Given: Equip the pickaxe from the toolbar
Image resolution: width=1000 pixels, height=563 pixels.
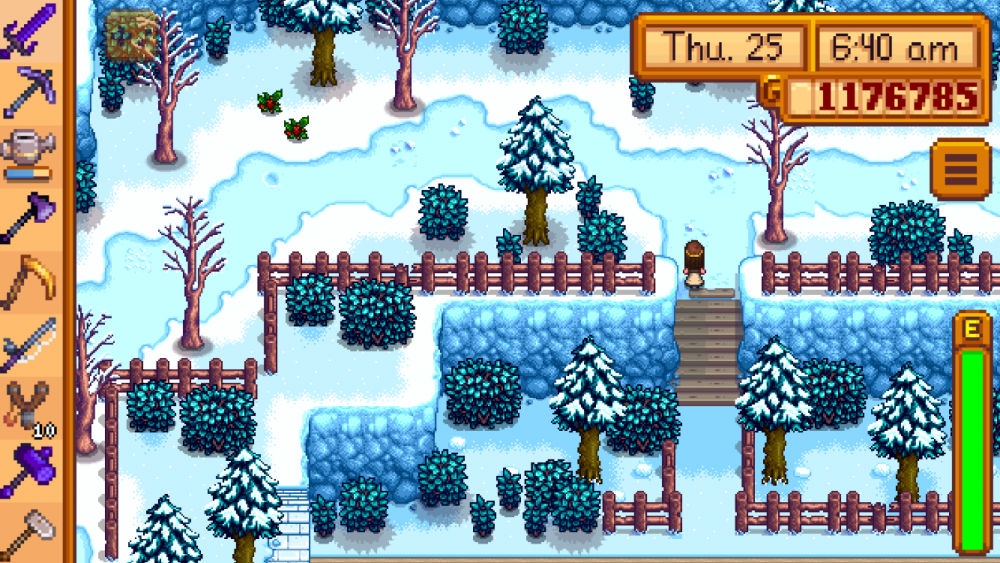Looking at the screenshot, I should pos(31,88).
